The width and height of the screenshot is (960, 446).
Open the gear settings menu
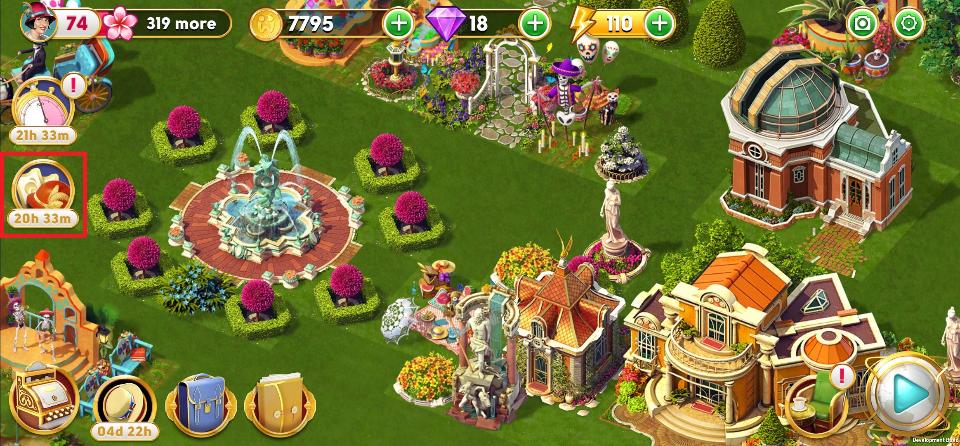[909, 23]
